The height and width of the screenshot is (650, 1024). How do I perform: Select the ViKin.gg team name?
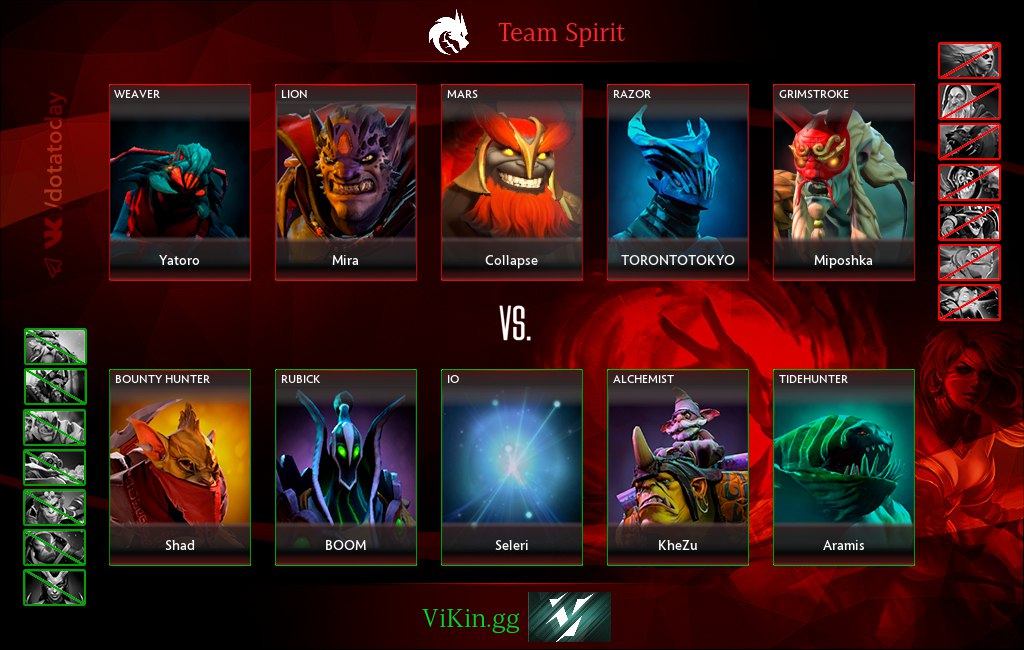coord(470,620)
